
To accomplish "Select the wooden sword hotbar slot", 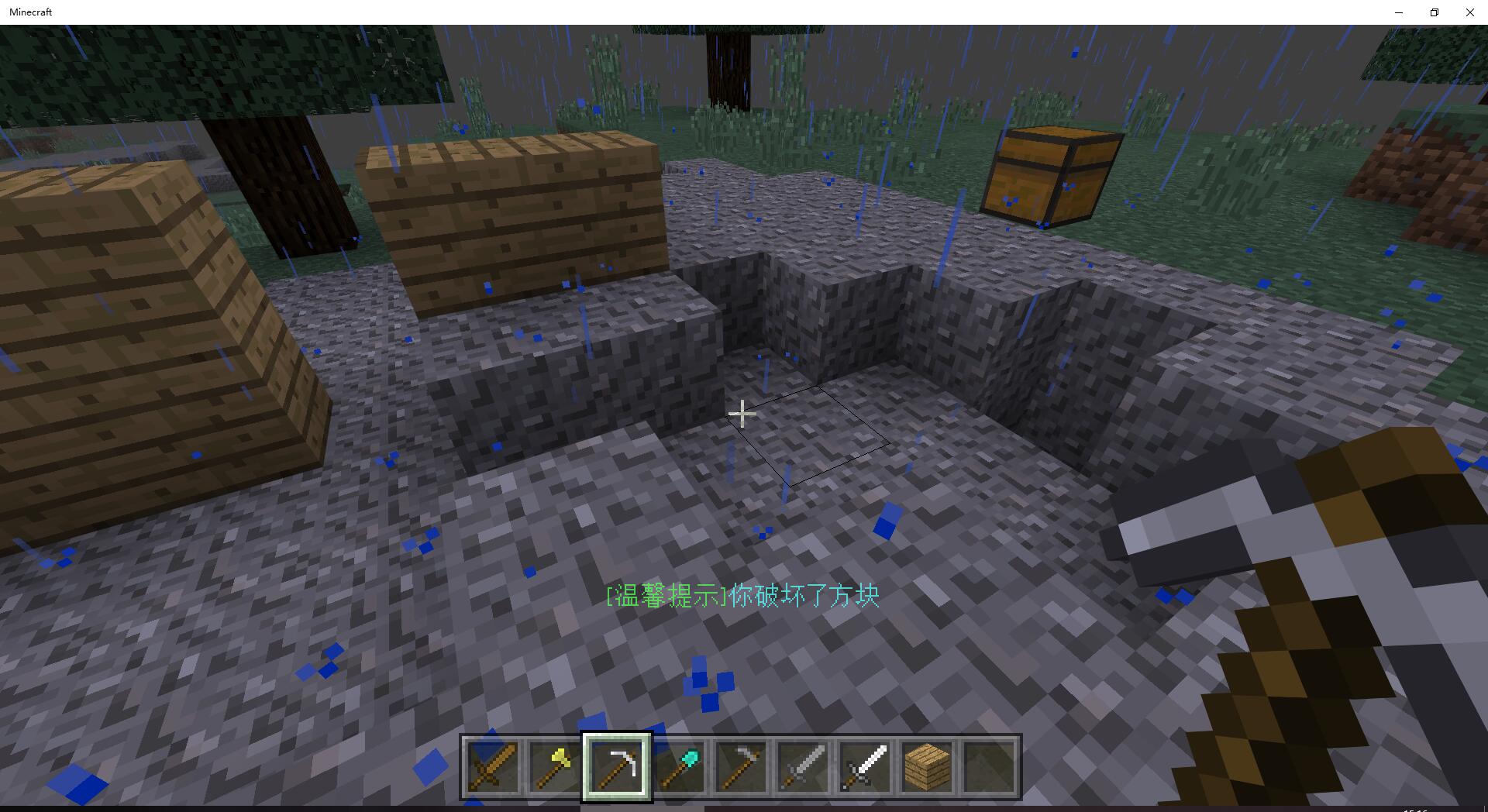I will 493,767.
